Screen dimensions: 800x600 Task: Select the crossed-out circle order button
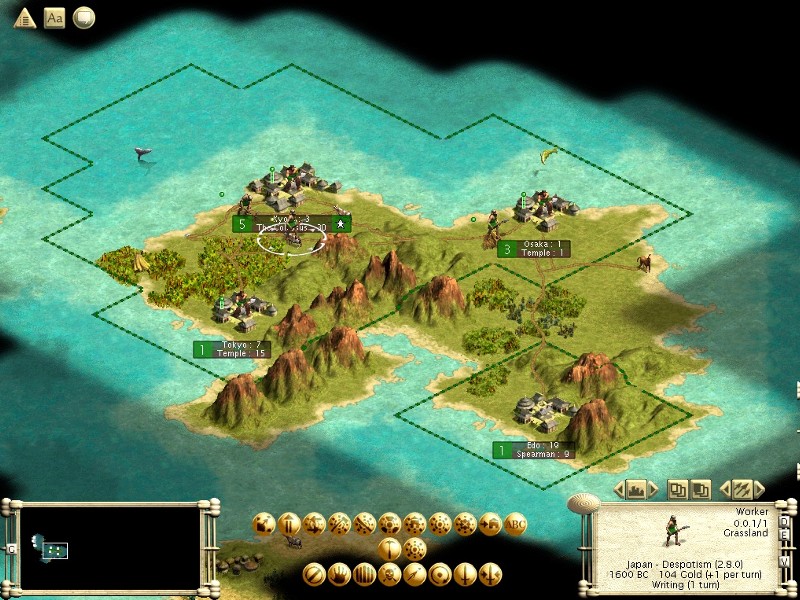(314, 575)
